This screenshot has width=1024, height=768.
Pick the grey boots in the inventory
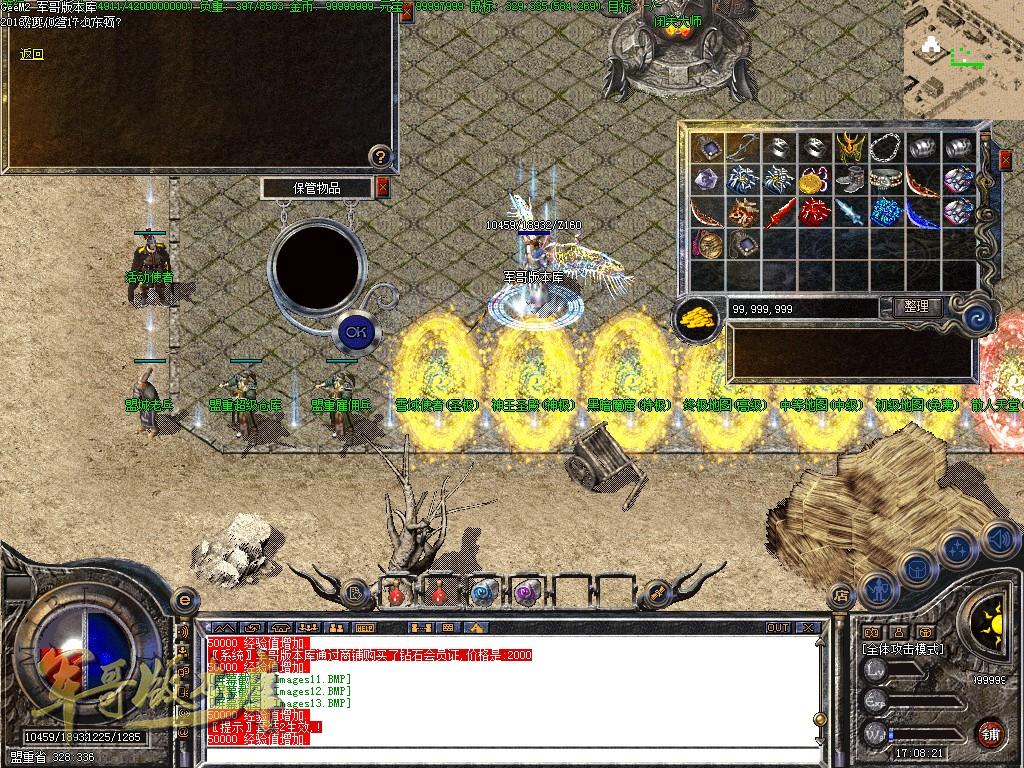pyautogui.click(x=850, y=181)
